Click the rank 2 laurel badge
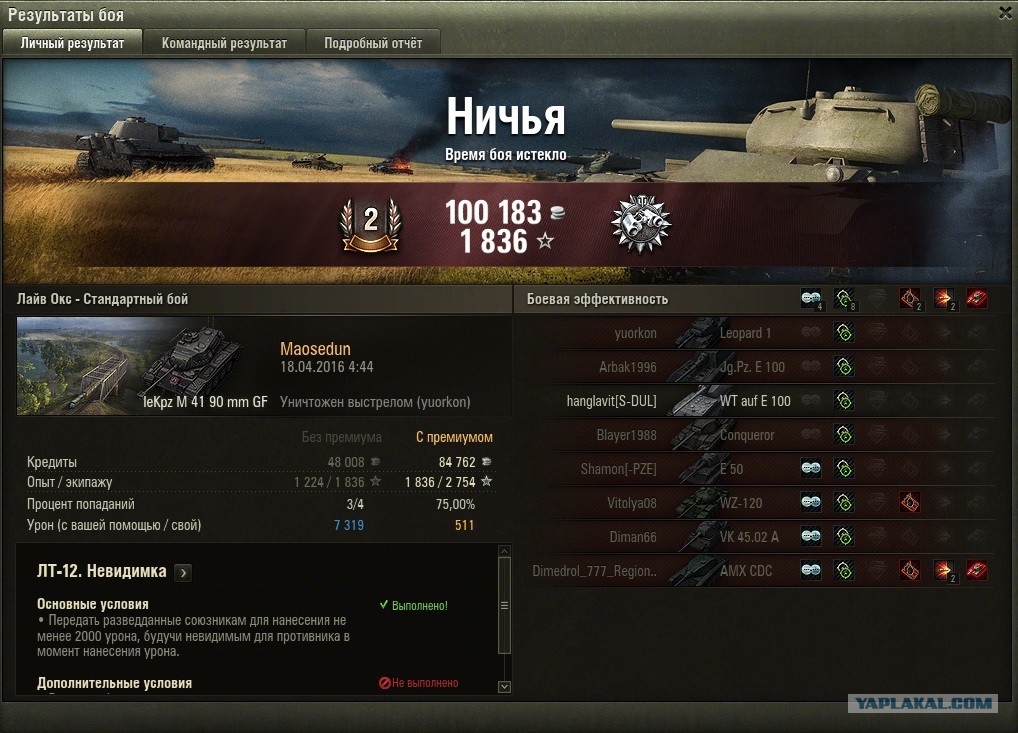 pyautogui.click(x=370, y=226)
